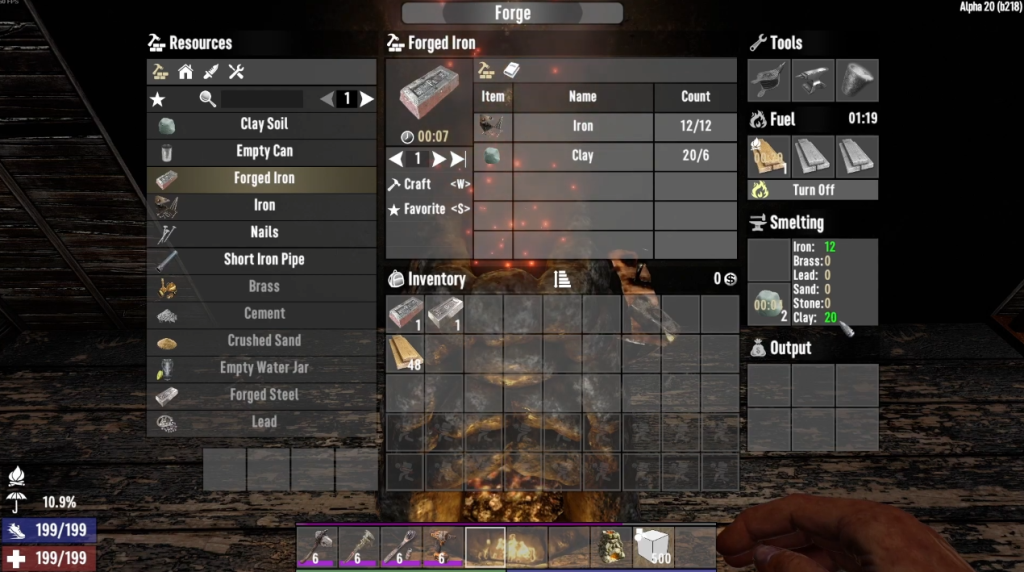This screenshot has height=572, width=1024.
Task: Open the house category tab
Action: pos(185,72)
